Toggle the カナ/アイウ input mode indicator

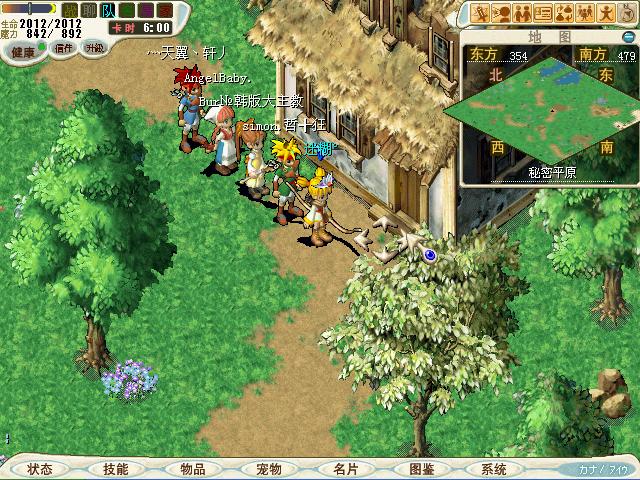click(603, 468)
